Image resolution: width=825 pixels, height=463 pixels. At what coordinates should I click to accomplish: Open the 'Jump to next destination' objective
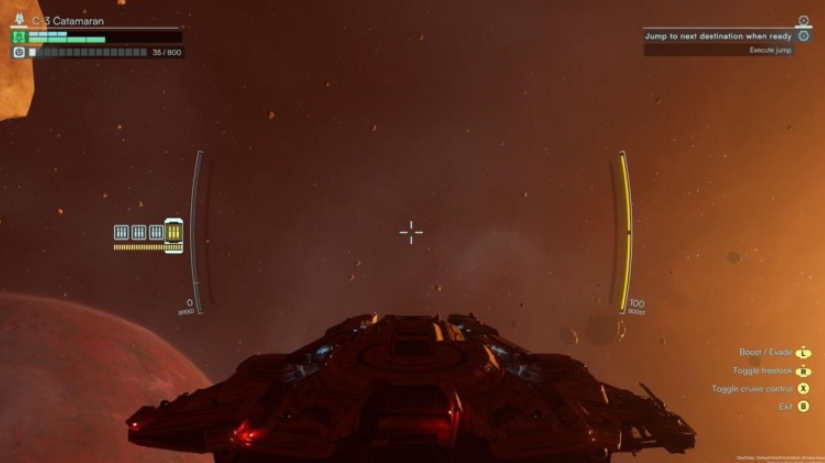click(718, 36)
